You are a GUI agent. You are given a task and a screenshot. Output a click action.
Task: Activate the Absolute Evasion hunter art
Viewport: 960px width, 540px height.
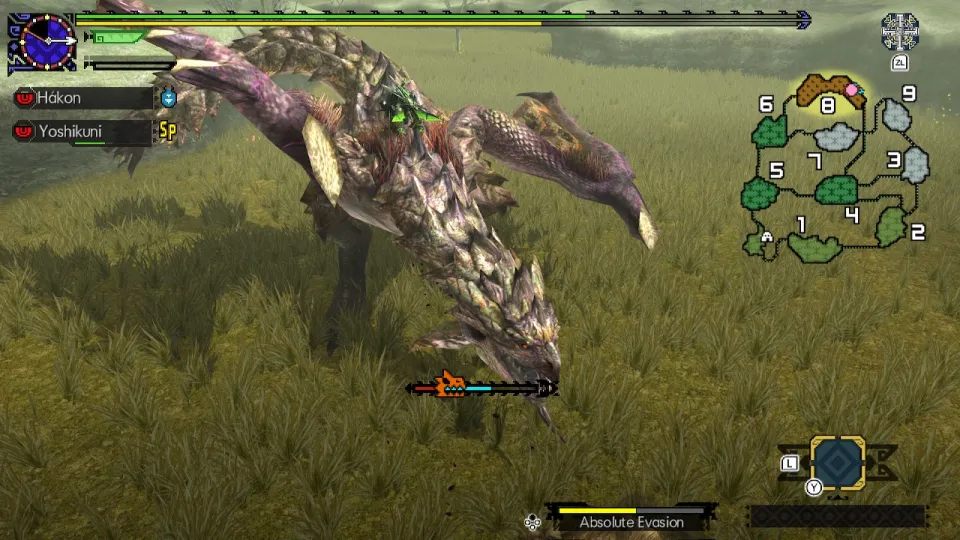point(631,522)
